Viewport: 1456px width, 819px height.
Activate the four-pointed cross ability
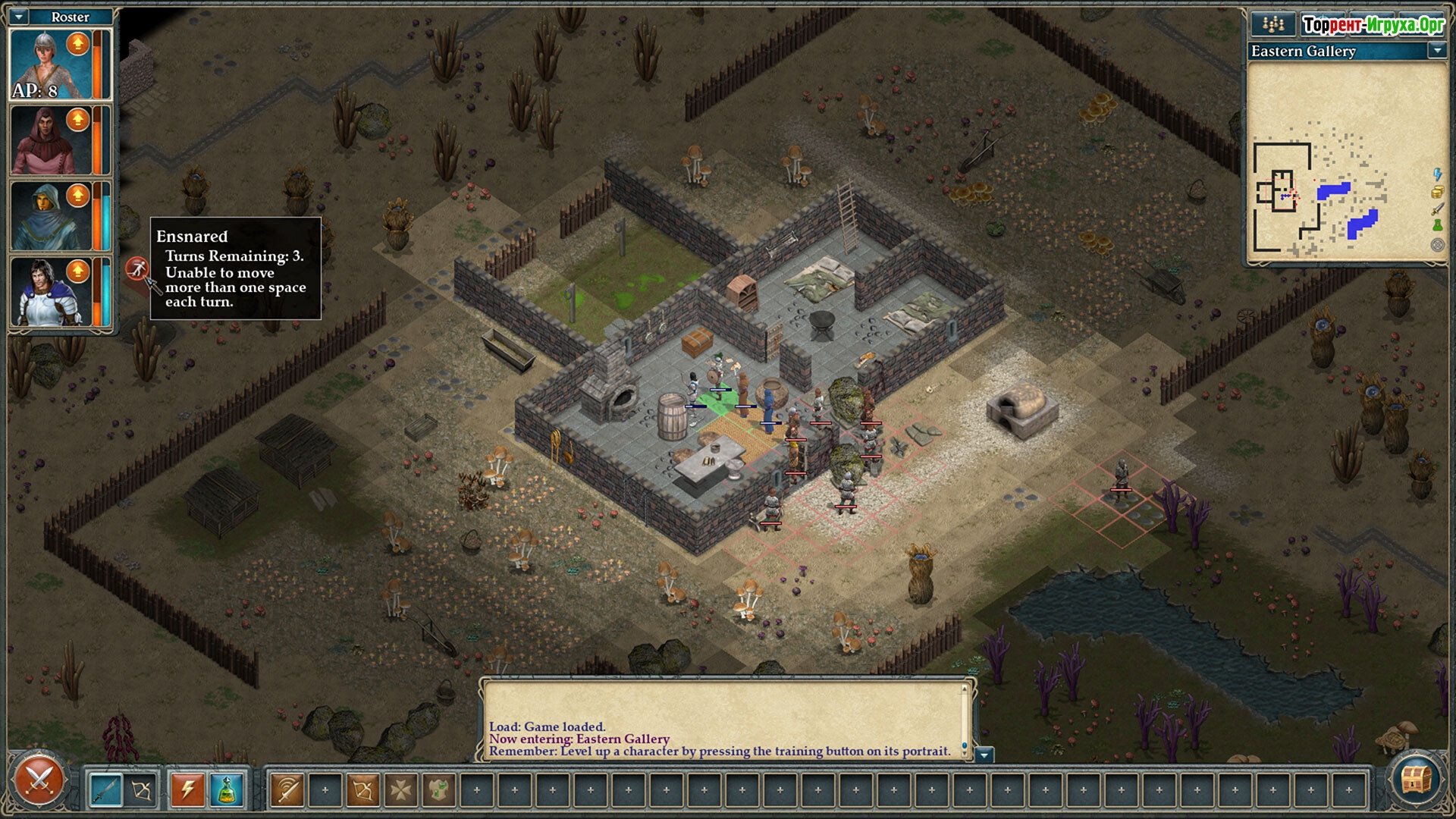(400, 790)
